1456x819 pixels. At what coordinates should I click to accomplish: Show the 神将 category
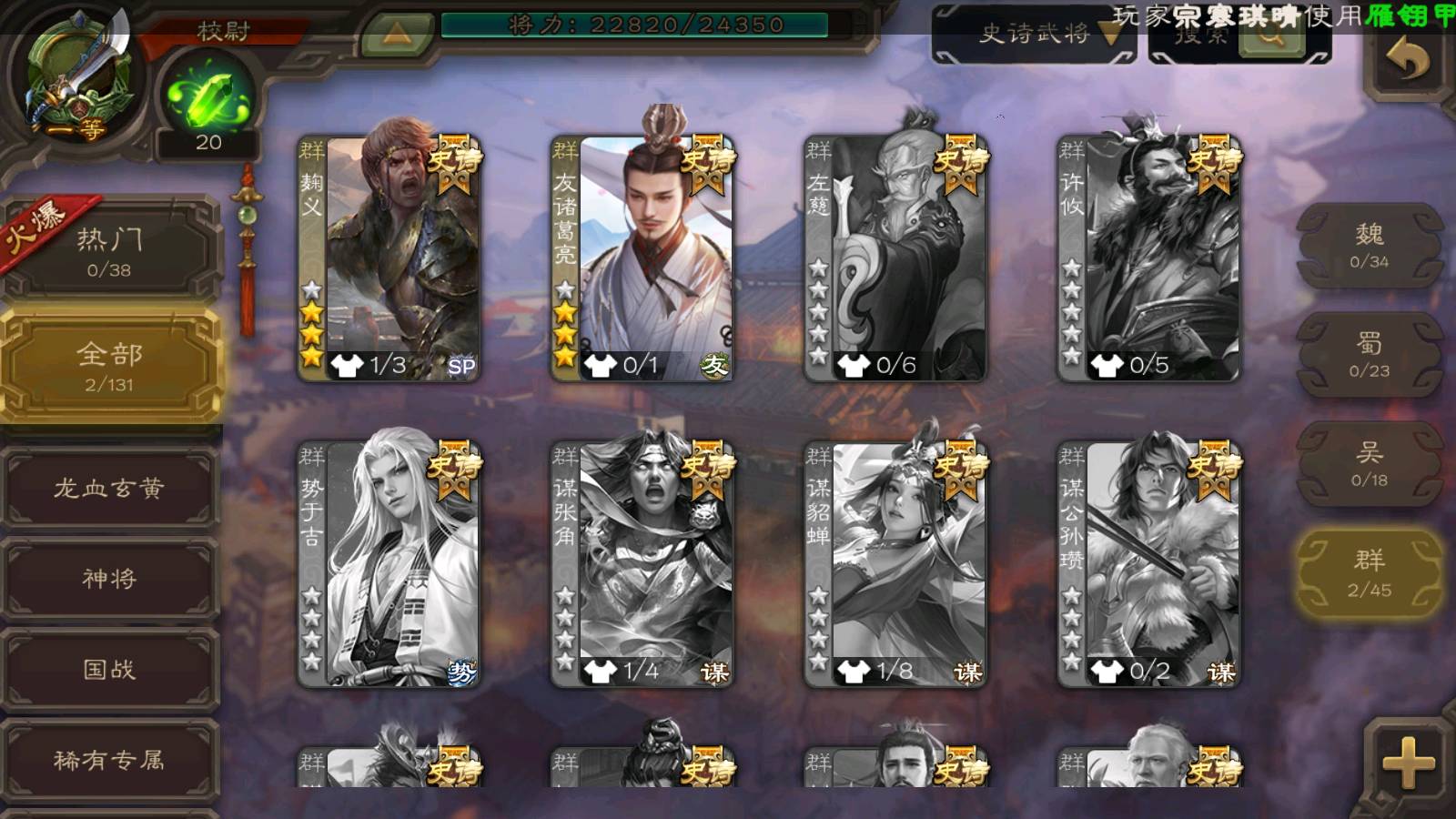[109, 579]
